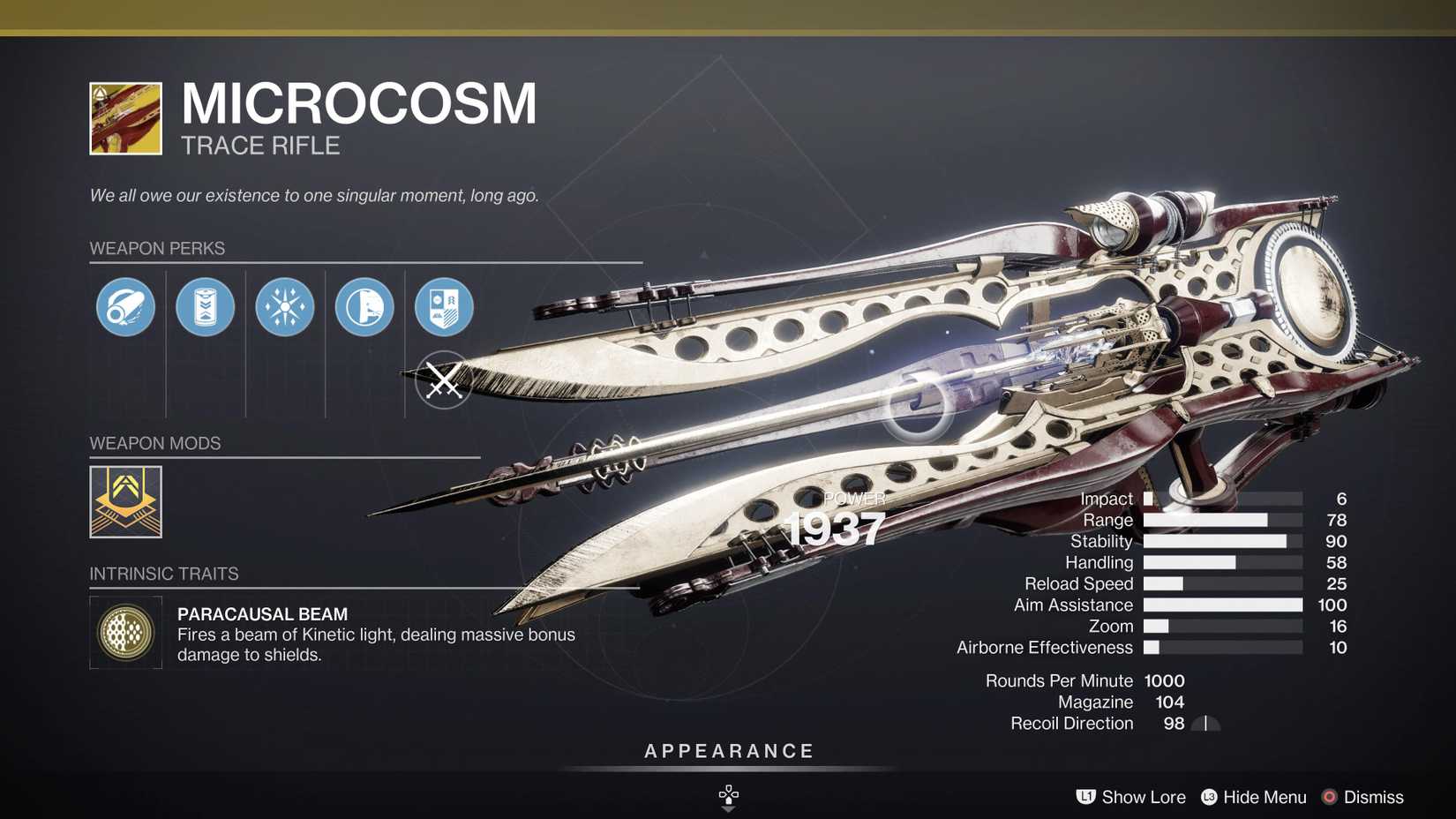Open the shield-shaped pattern perk icon

(444, 307)
